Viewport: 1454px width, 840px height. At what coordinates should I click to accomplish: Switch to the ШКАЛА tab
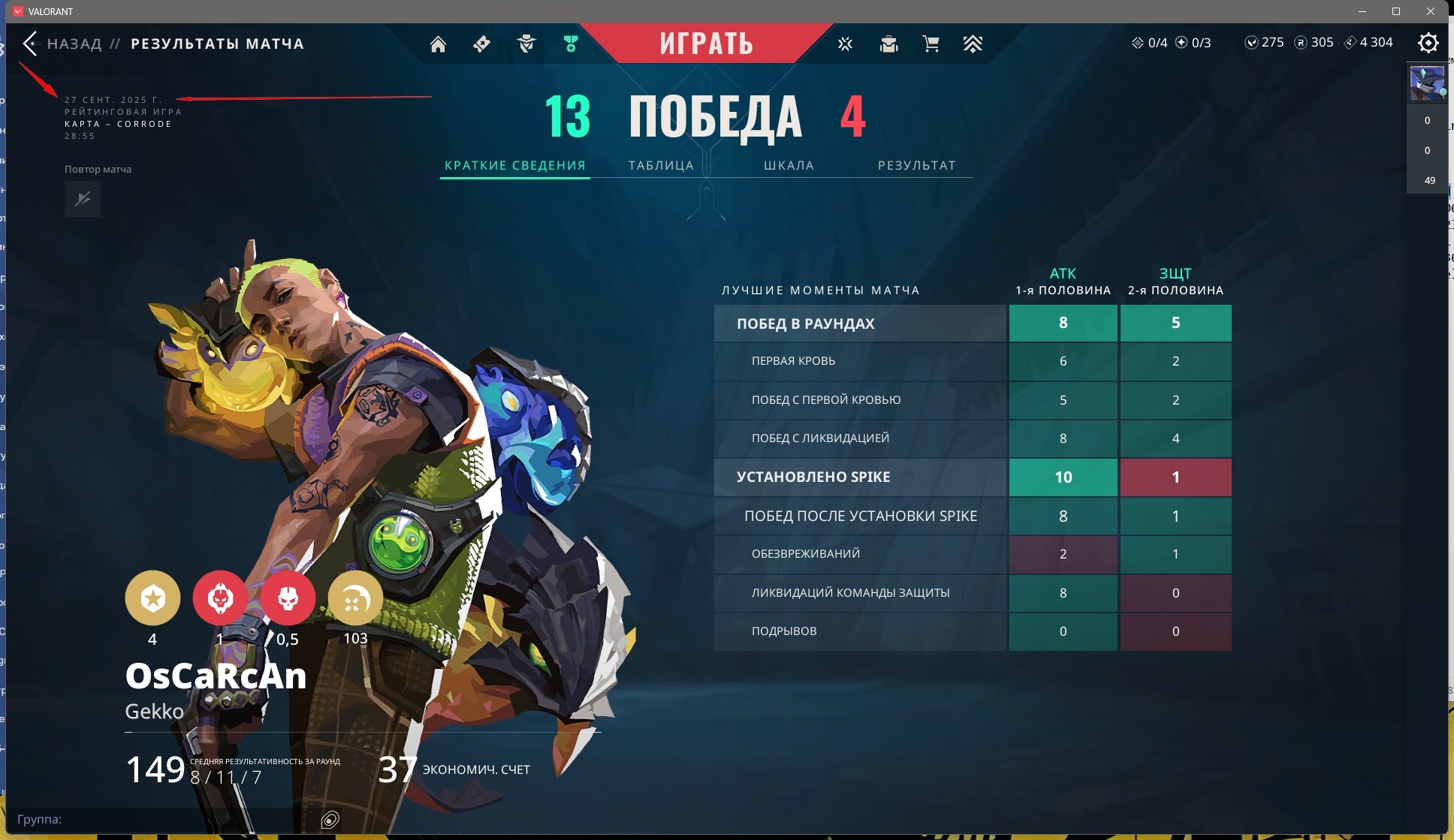(x=789, y=165)
